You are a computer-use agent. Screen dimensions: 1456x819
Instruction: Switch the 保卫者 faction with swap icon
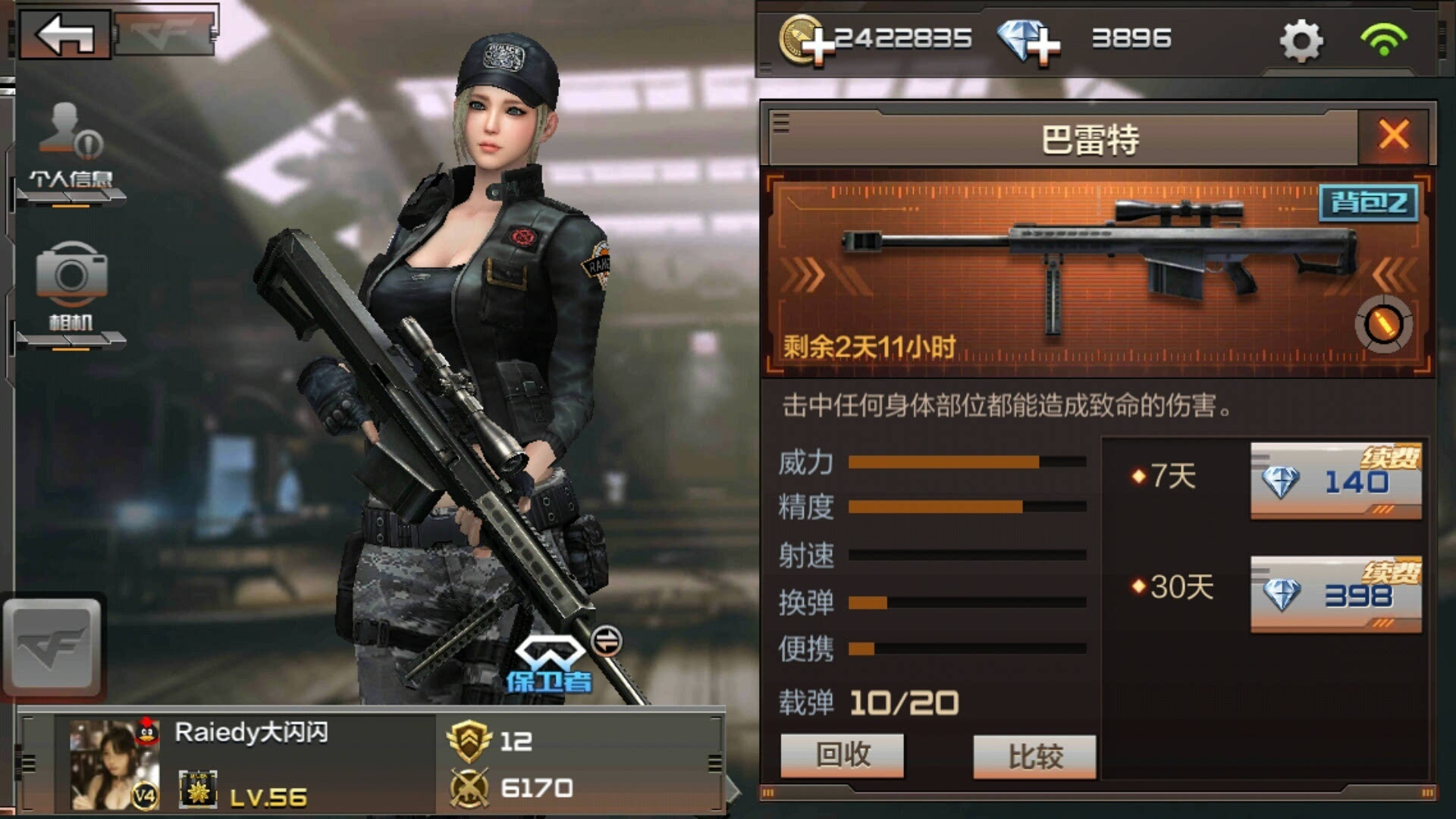tap(606, 642)
